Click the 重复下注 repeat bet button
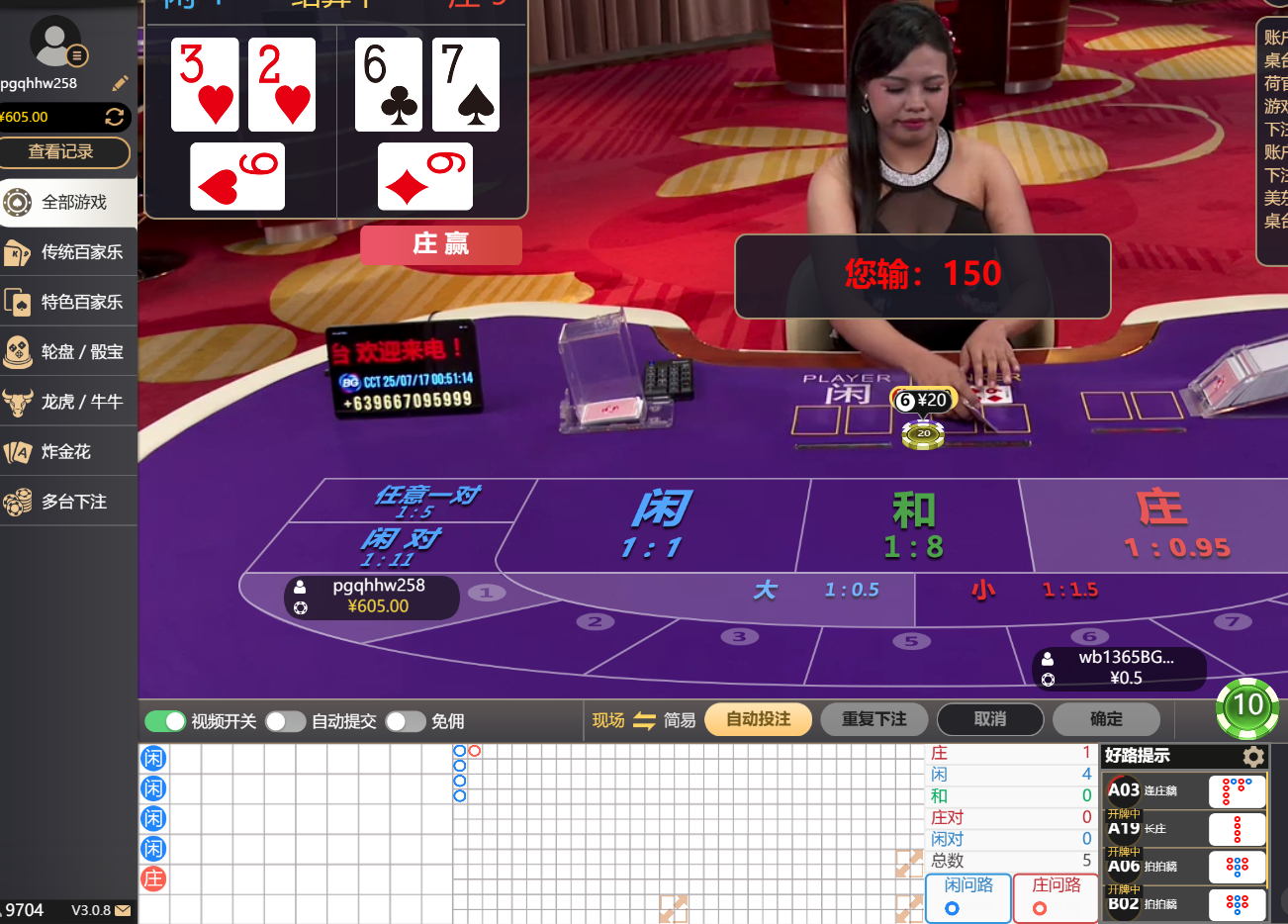Viewport: 1288px width, 924px height. 874,719
